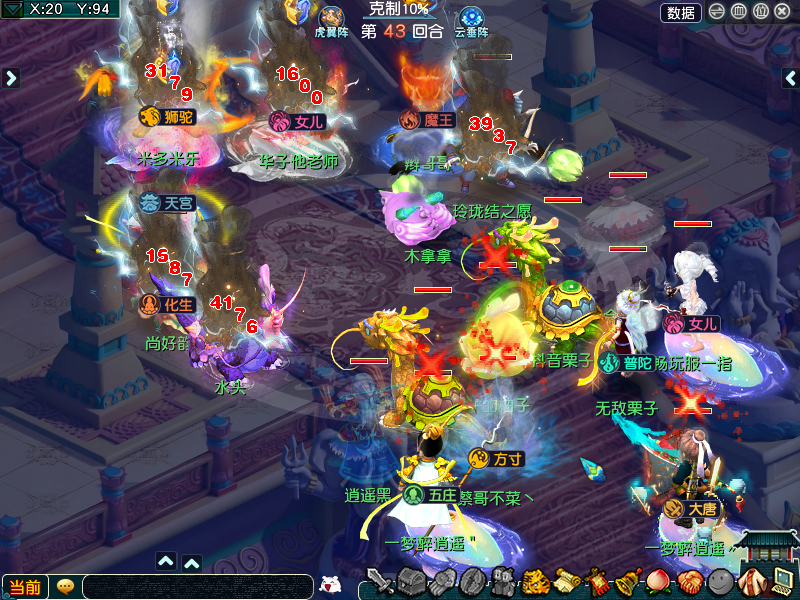The width and height of the screenshot is (800, 600).
Task: Close the top-right battle options bar
Action: click(x=782, y=12)
